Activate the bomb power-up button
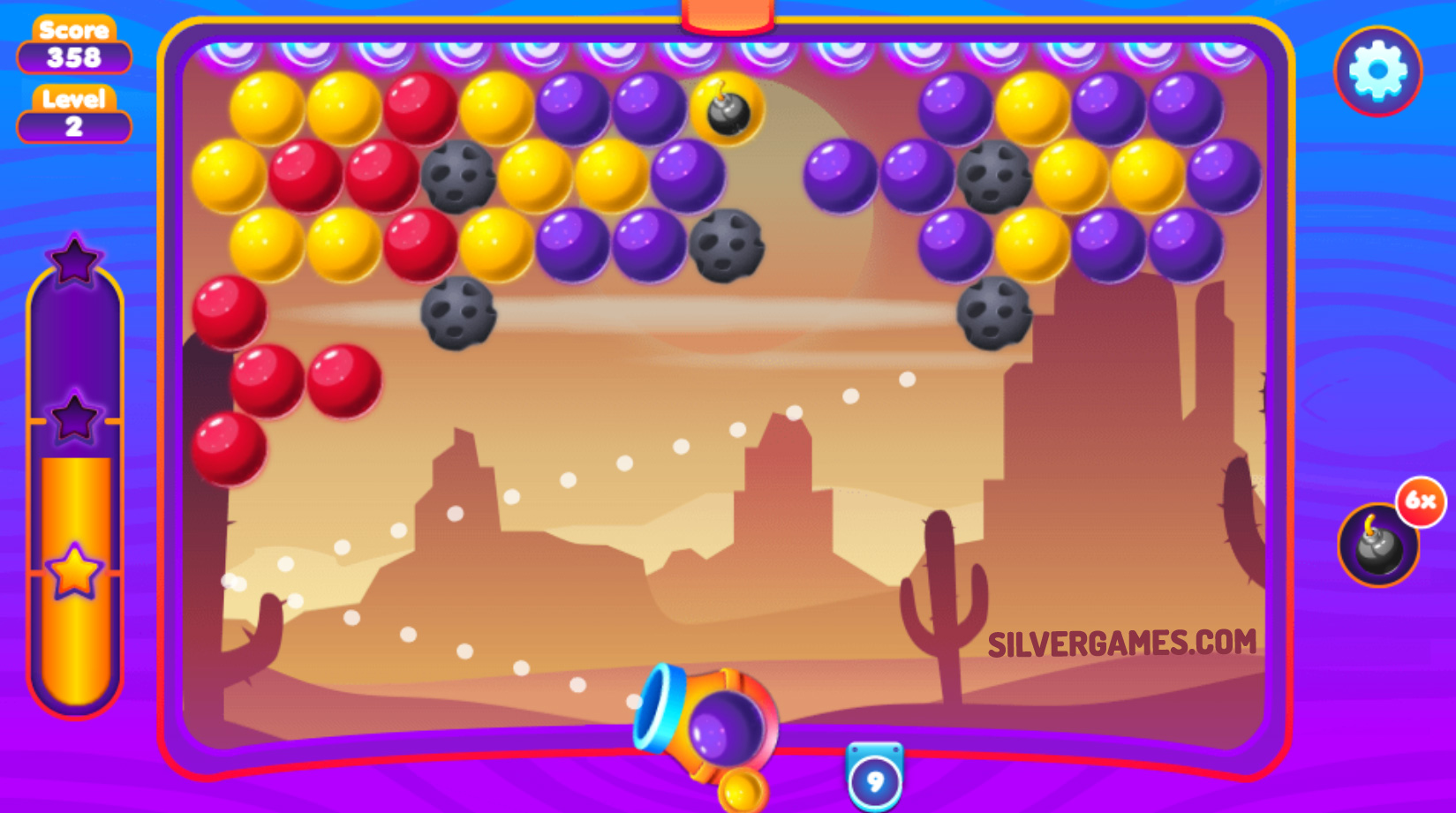This screenshot has height=813, width=1456. 1377,545
